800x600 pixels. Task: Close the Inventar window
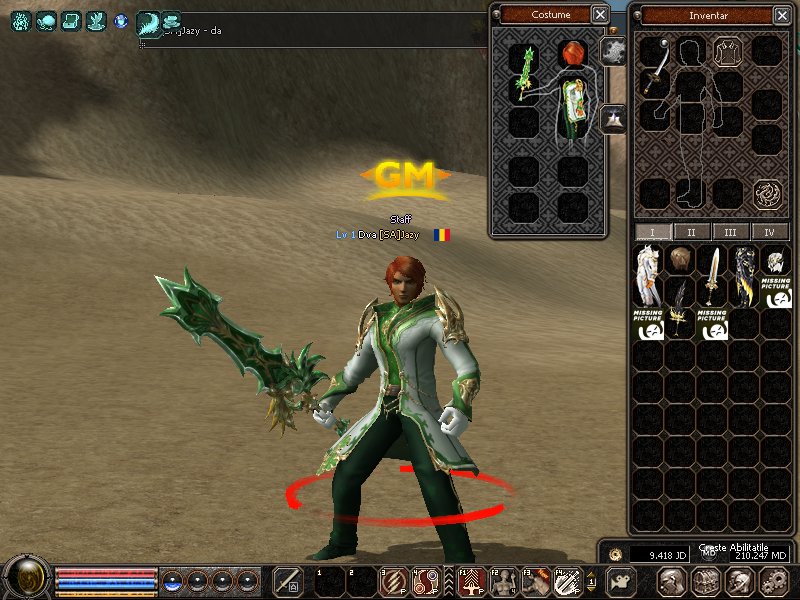pyautogui.click(x=787, y=15)
